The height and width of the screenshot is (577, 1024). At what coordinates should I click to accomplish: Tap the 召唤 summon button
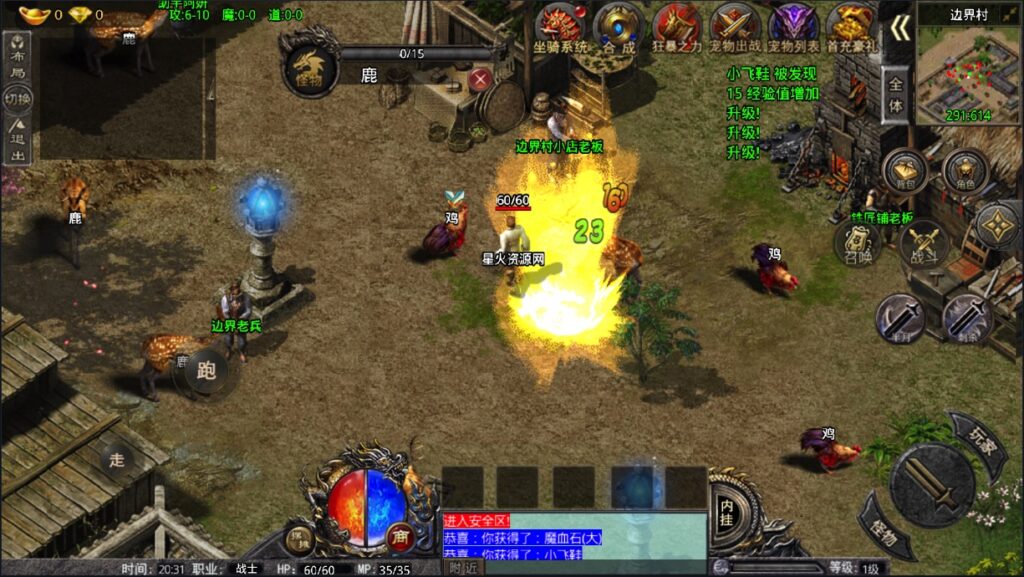coord(858,243)
